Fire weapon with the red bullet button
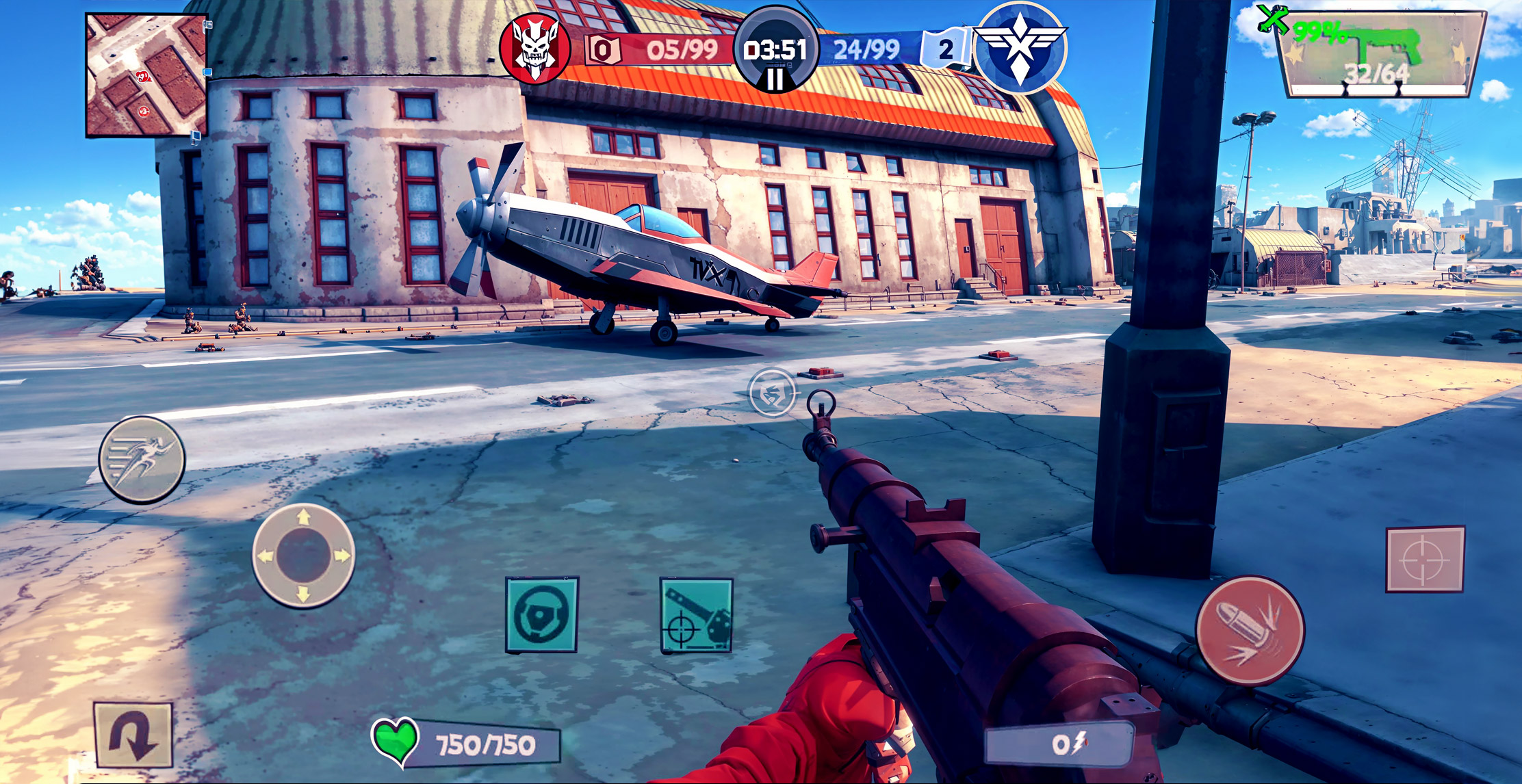Image resolution: width=1522 pixels, height=784 pixels. click(x=1250, y=630)
